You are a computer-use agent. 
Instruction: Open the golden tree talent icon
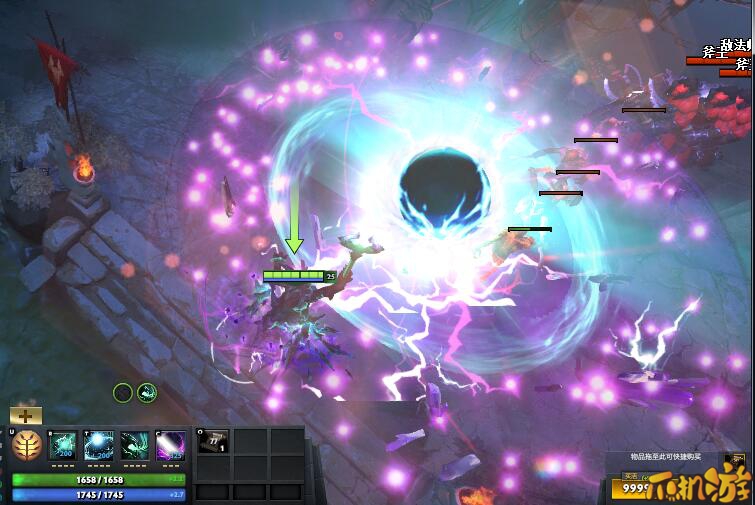(x=27, y=445)
